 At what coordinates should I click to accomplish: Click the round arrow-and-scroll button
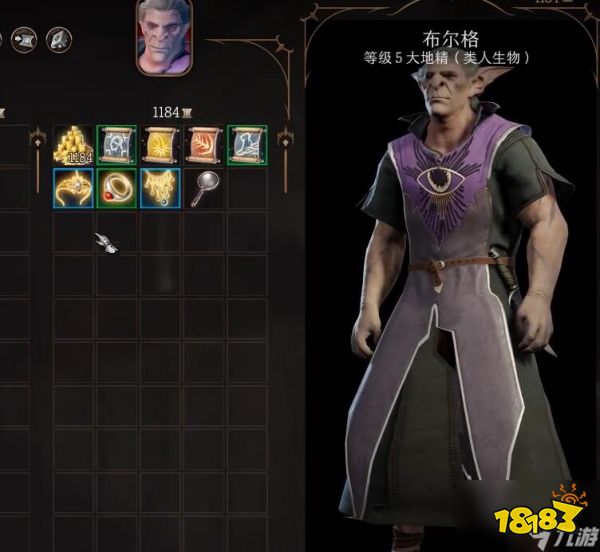click(x=24, y=41)
